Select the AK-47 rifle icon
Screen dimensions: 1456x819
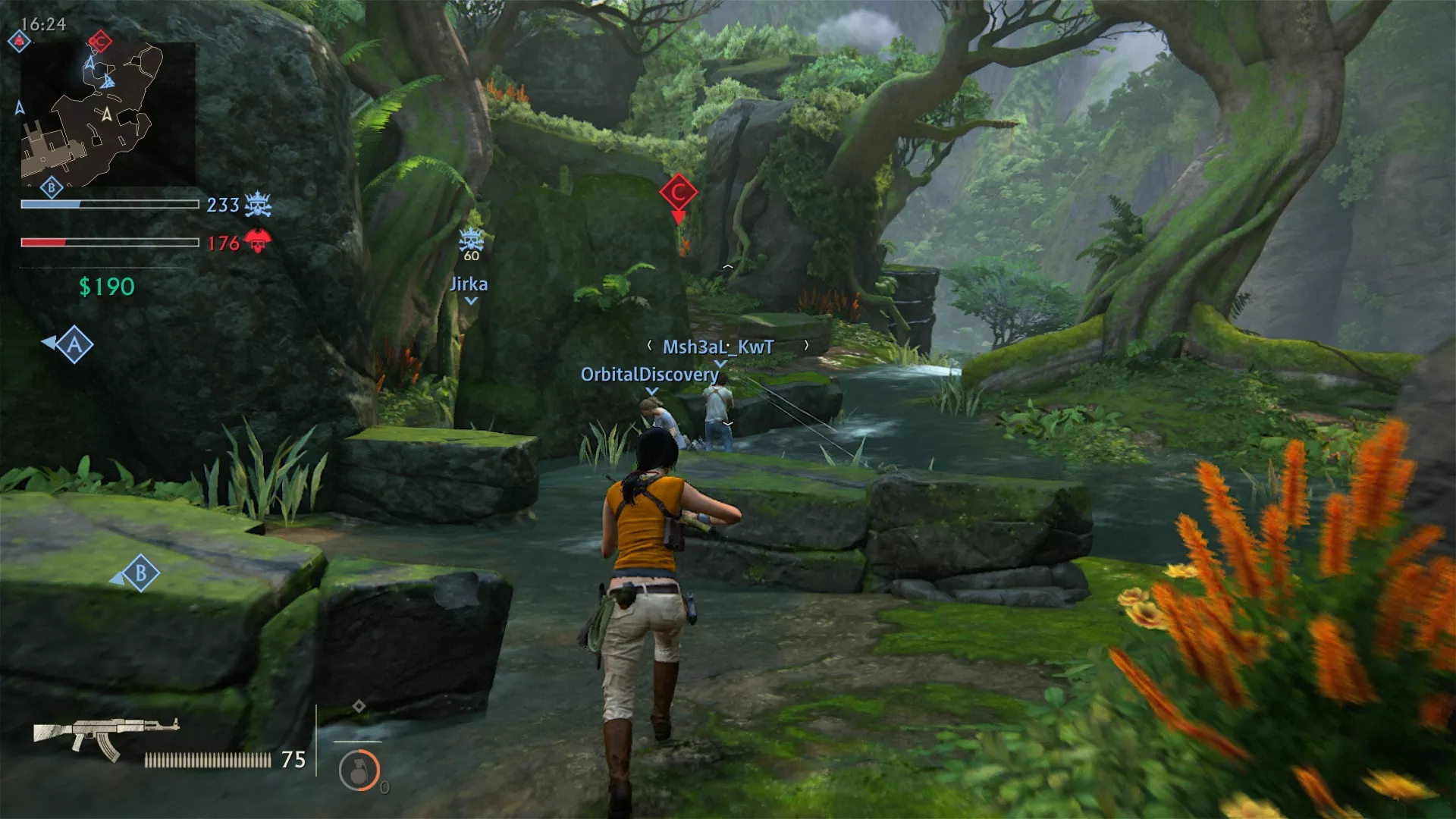(x=106, y=732)
